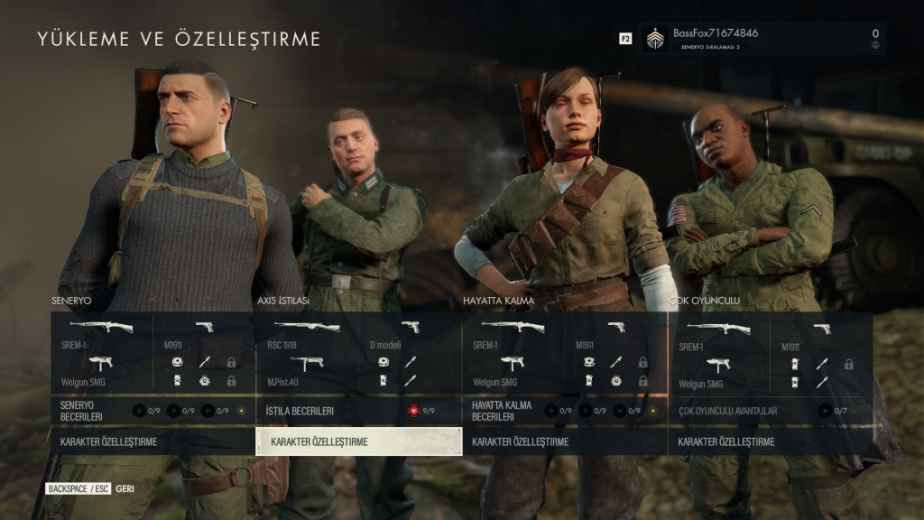Screen dimensions: 924x520
Task: Choose the MPist.40 SMG in Axis İstilası
Action: [308, 372]
